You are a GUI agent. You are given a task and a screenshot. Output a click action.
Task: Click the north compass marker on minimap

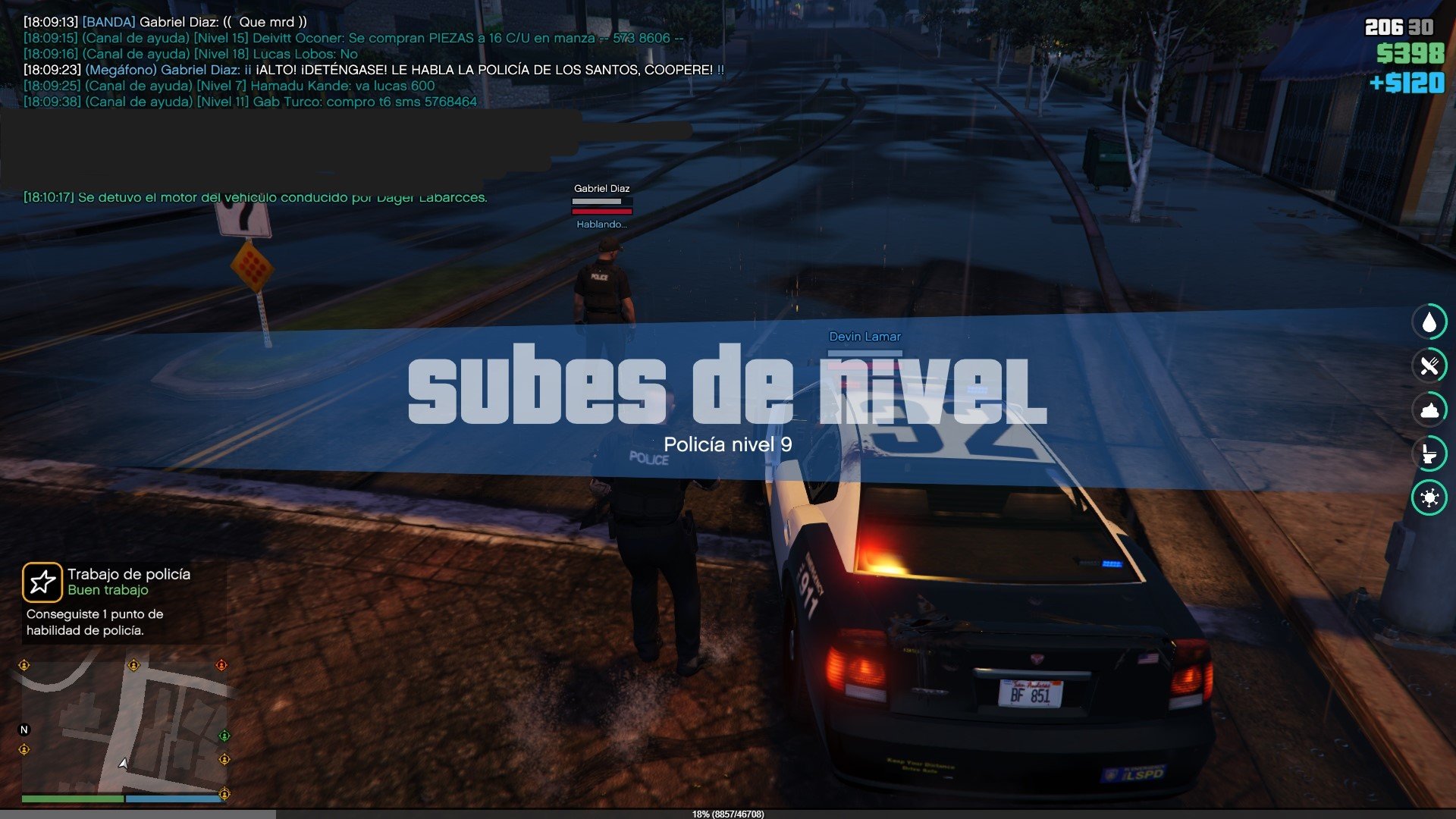pos(24,730)
